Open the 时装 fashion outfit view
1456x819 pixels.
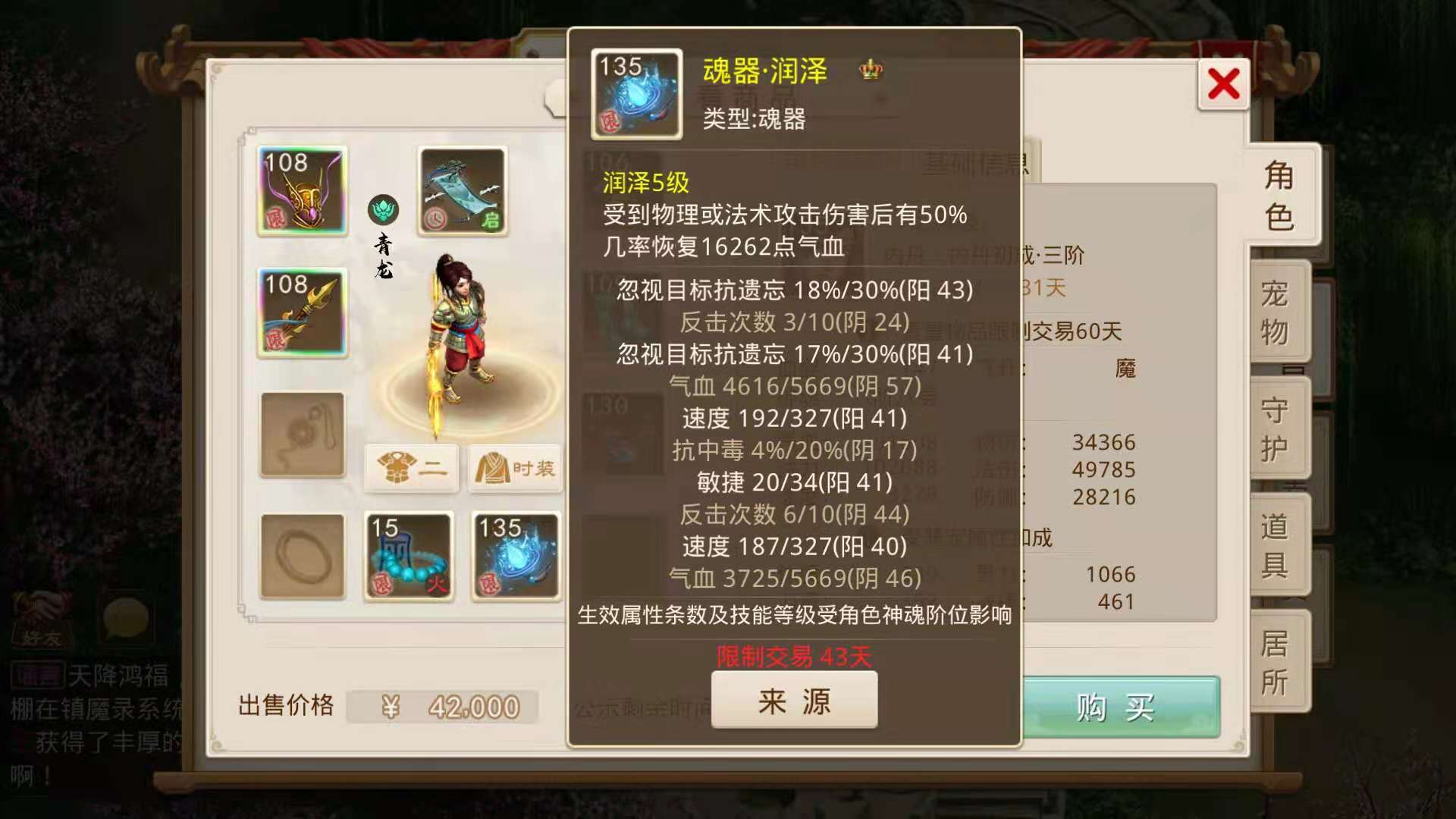point(514,469)
